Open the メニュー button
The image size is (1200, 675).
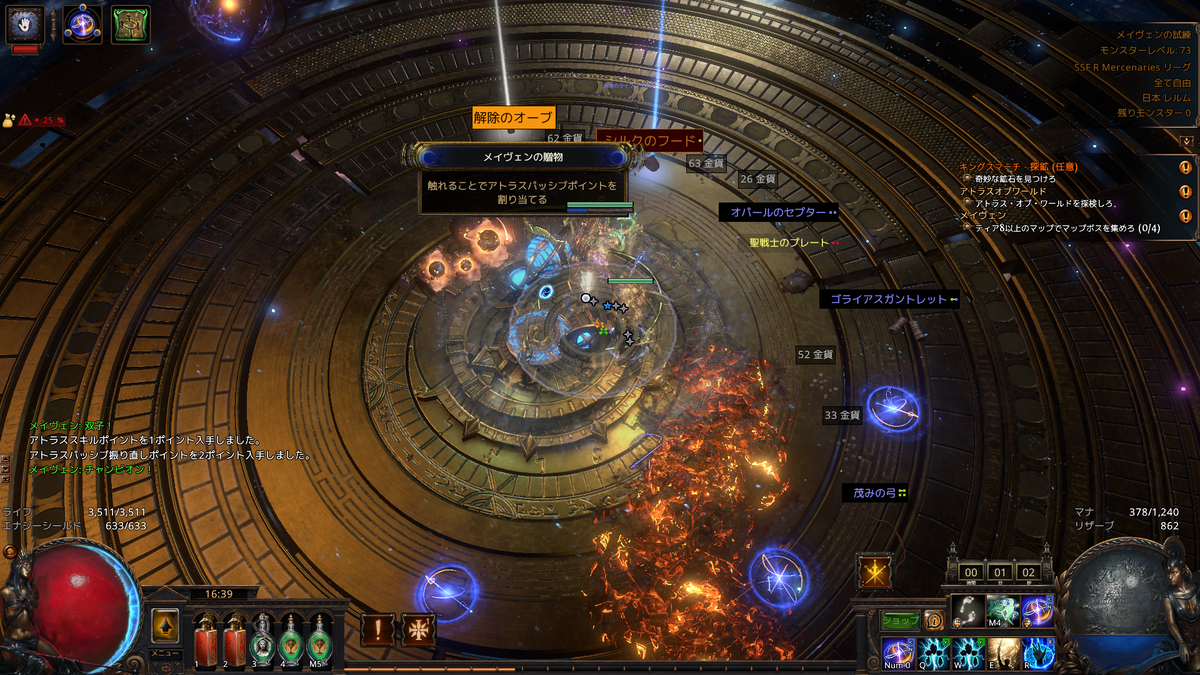(165, 653)
